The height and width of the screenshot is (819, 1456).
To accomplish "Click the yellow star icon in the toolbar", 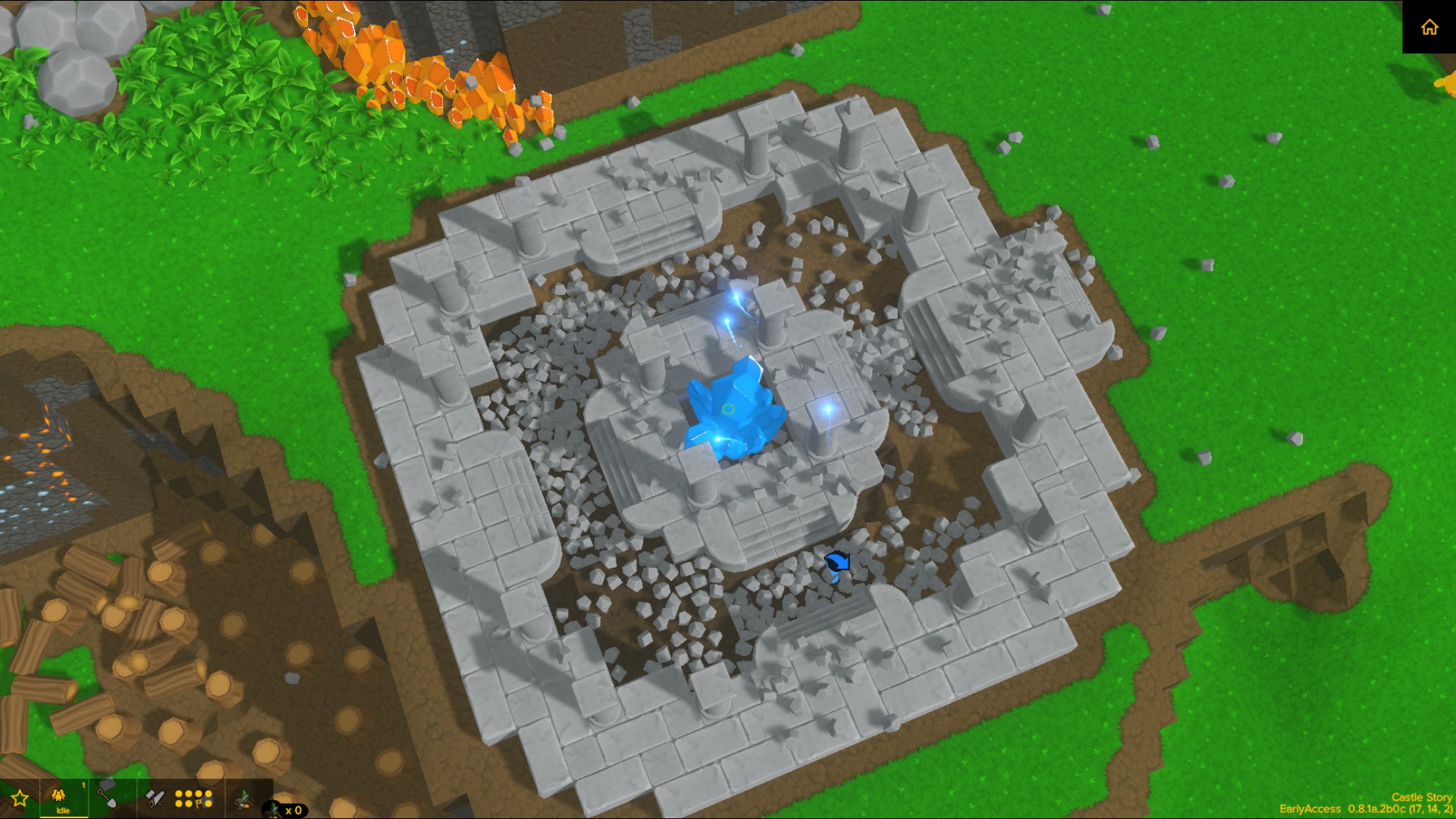I will pos(20,798).
